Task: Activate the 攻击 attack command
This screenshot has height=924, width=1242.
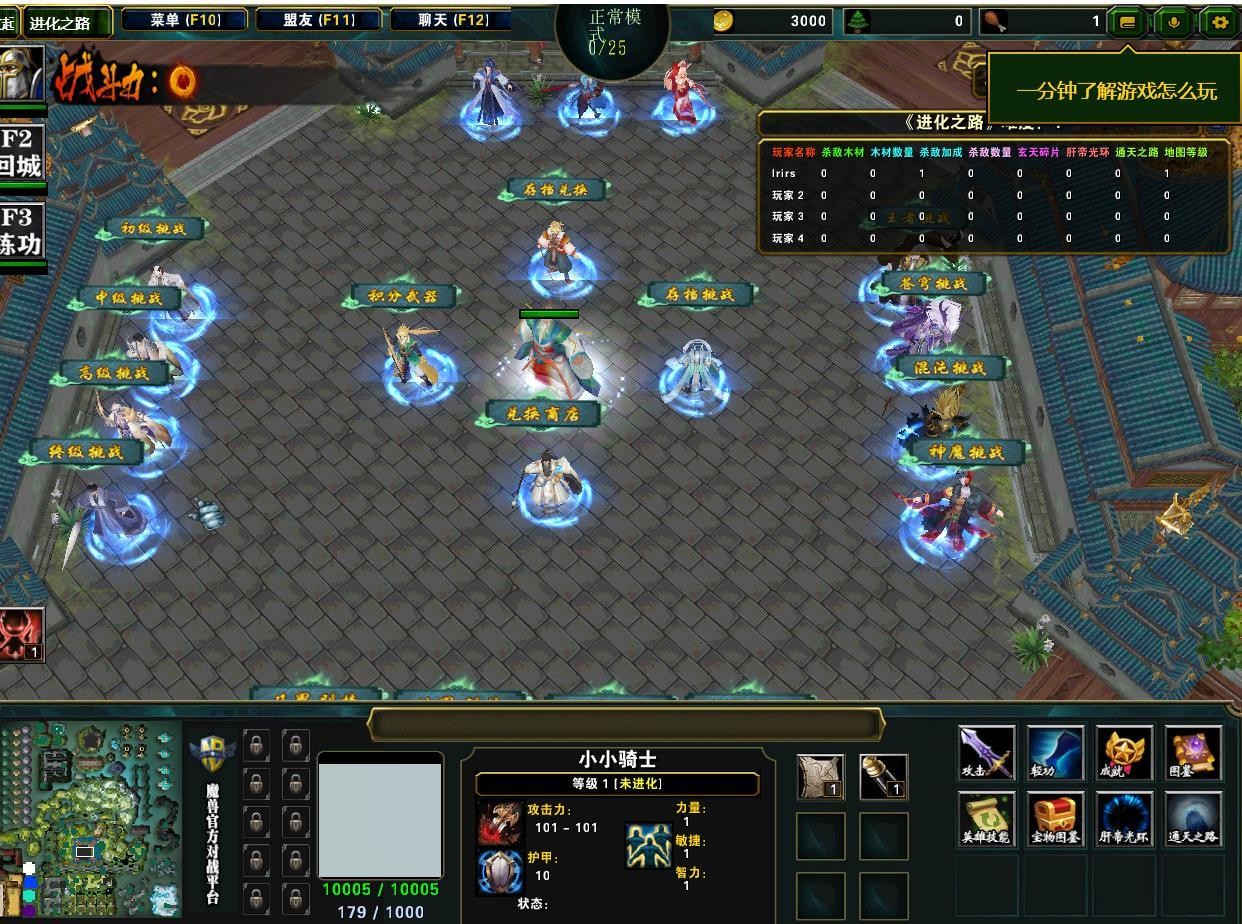Action: (986, 753)
